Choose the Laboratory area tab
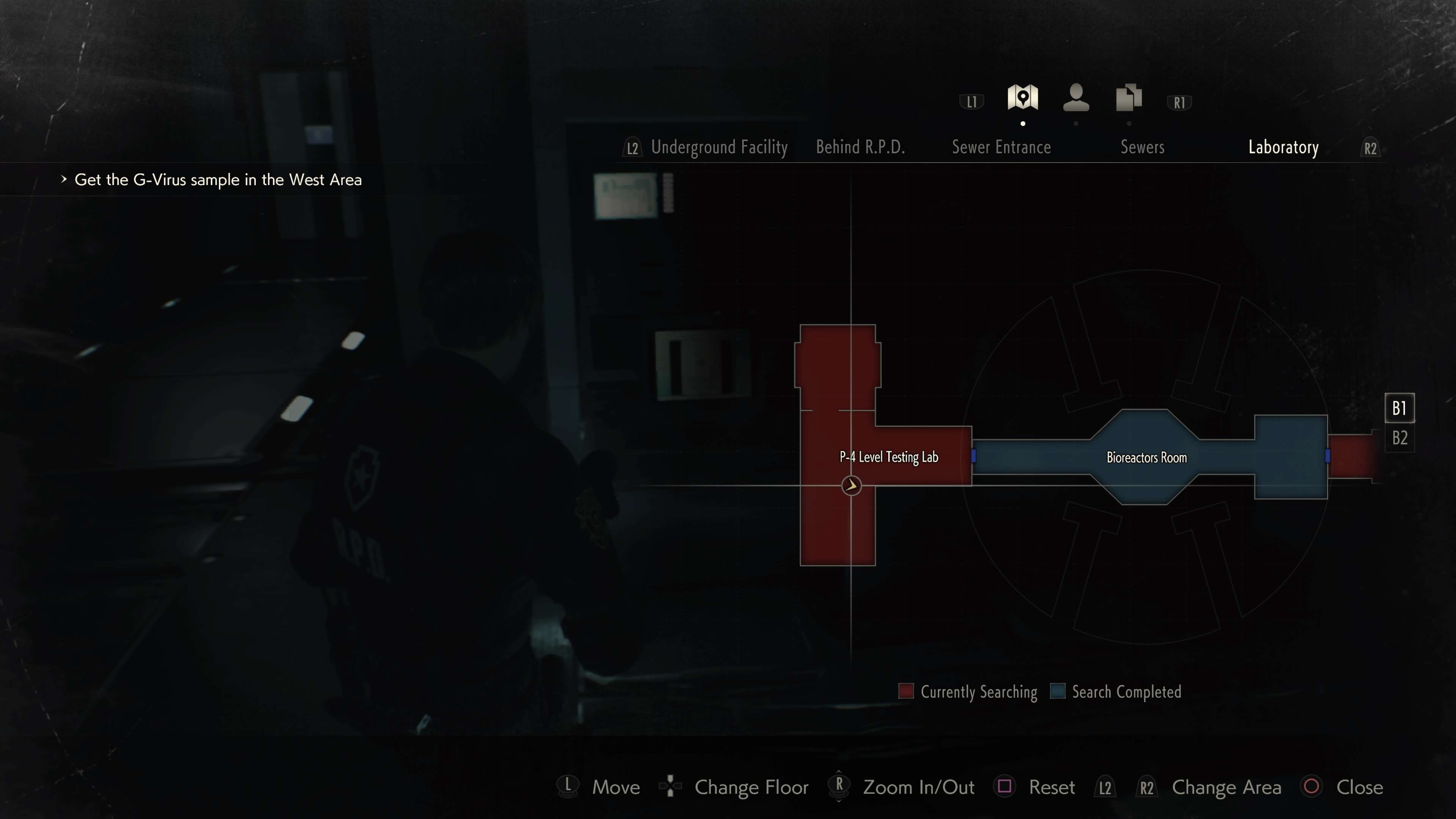This screenshot has height=819, width=1456. pos(1283,147)
